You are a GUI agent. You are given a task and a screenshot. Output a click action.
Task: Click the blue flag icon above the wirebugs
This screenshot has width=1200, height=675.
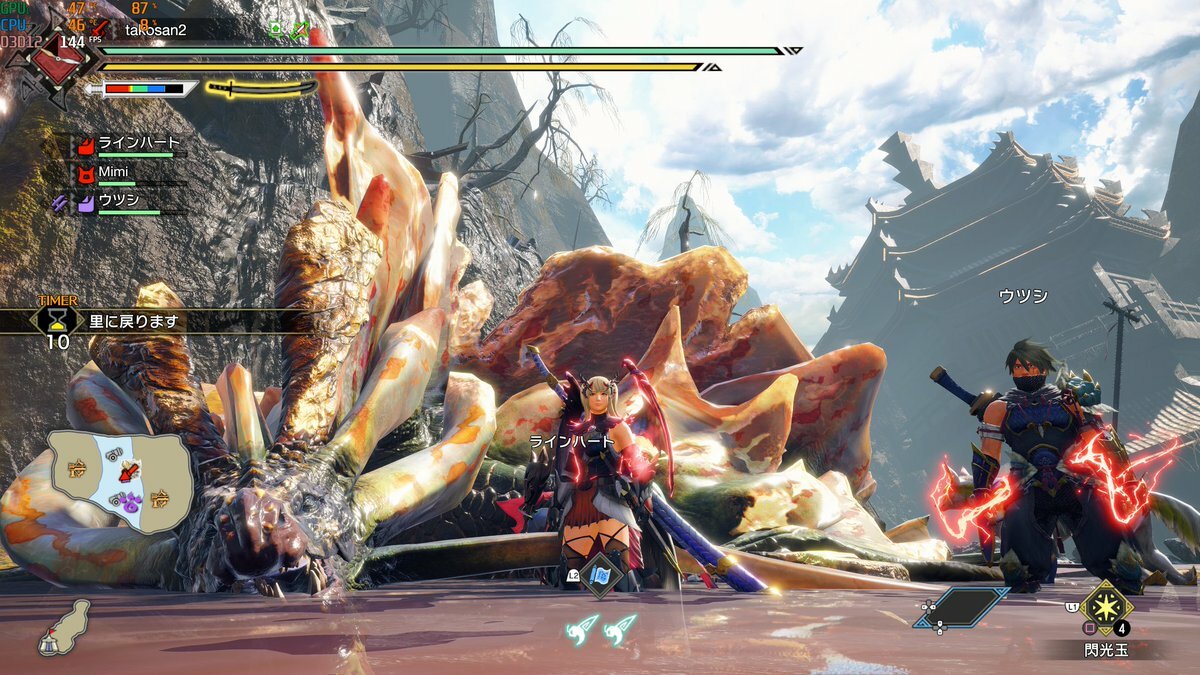(x=601, y=576)
